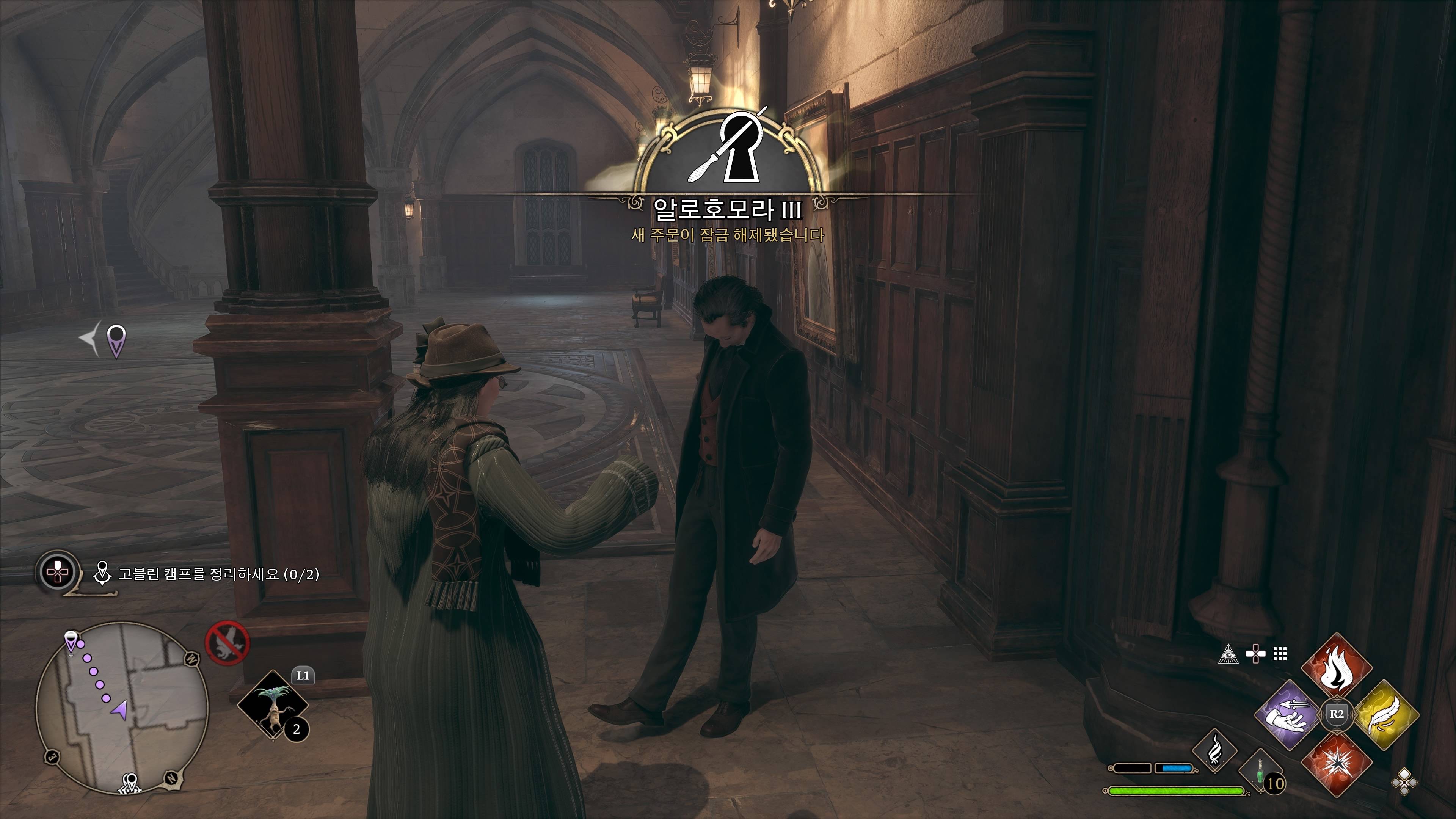Open the circular minimap
The width and height of the screenshot is (1456, 819).
coord(122,708)
